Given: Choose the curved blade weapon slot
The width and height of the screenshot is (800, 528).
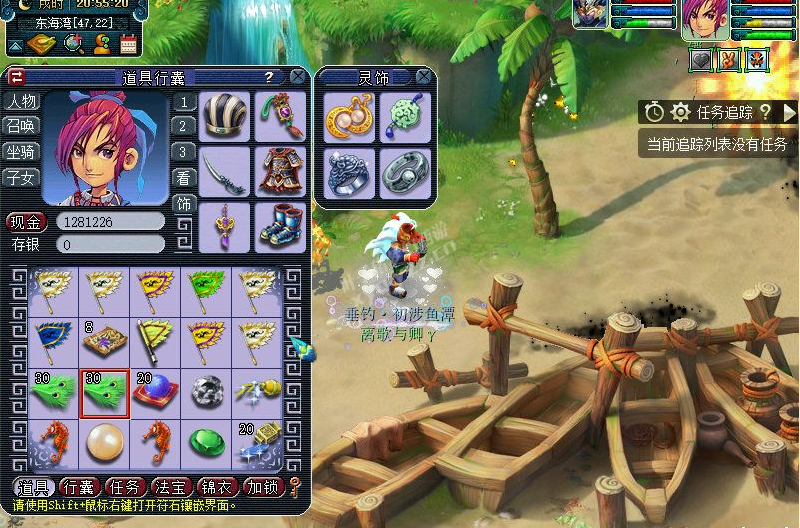Looking at the screenshot, I should coord(226,170).
